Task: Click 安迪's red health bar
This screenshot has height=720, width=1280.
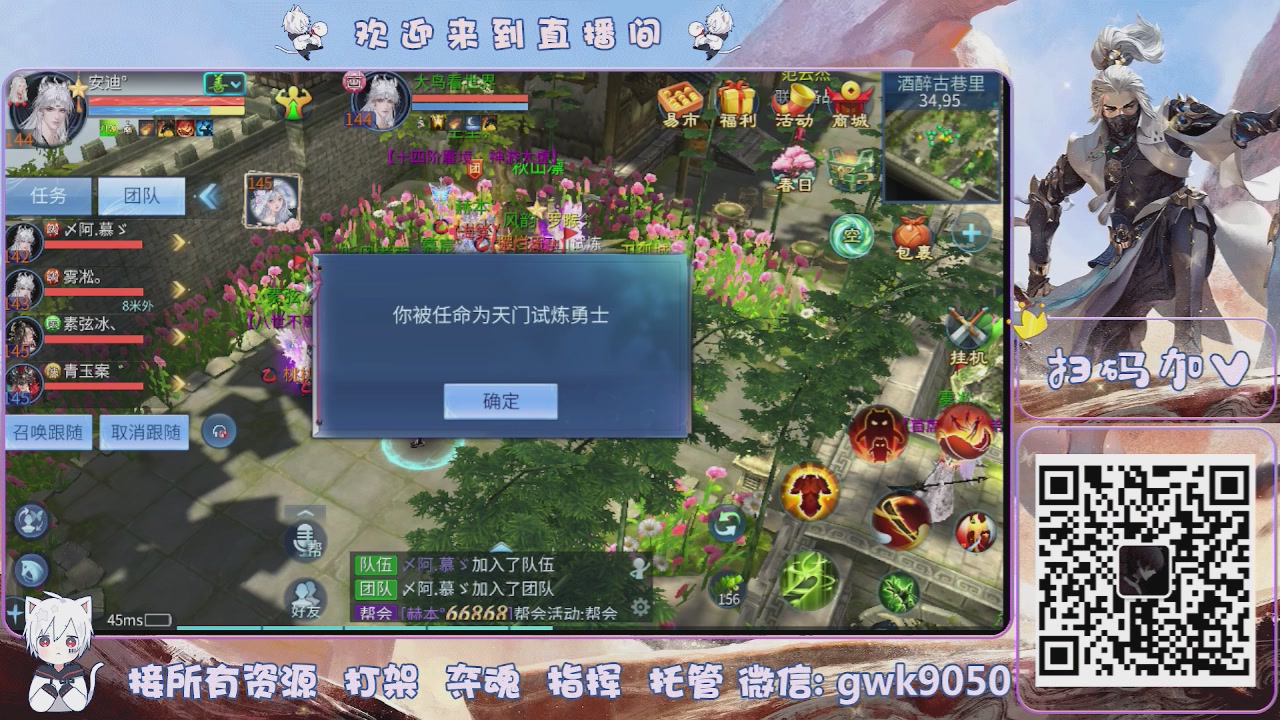Action: point(166,101)
